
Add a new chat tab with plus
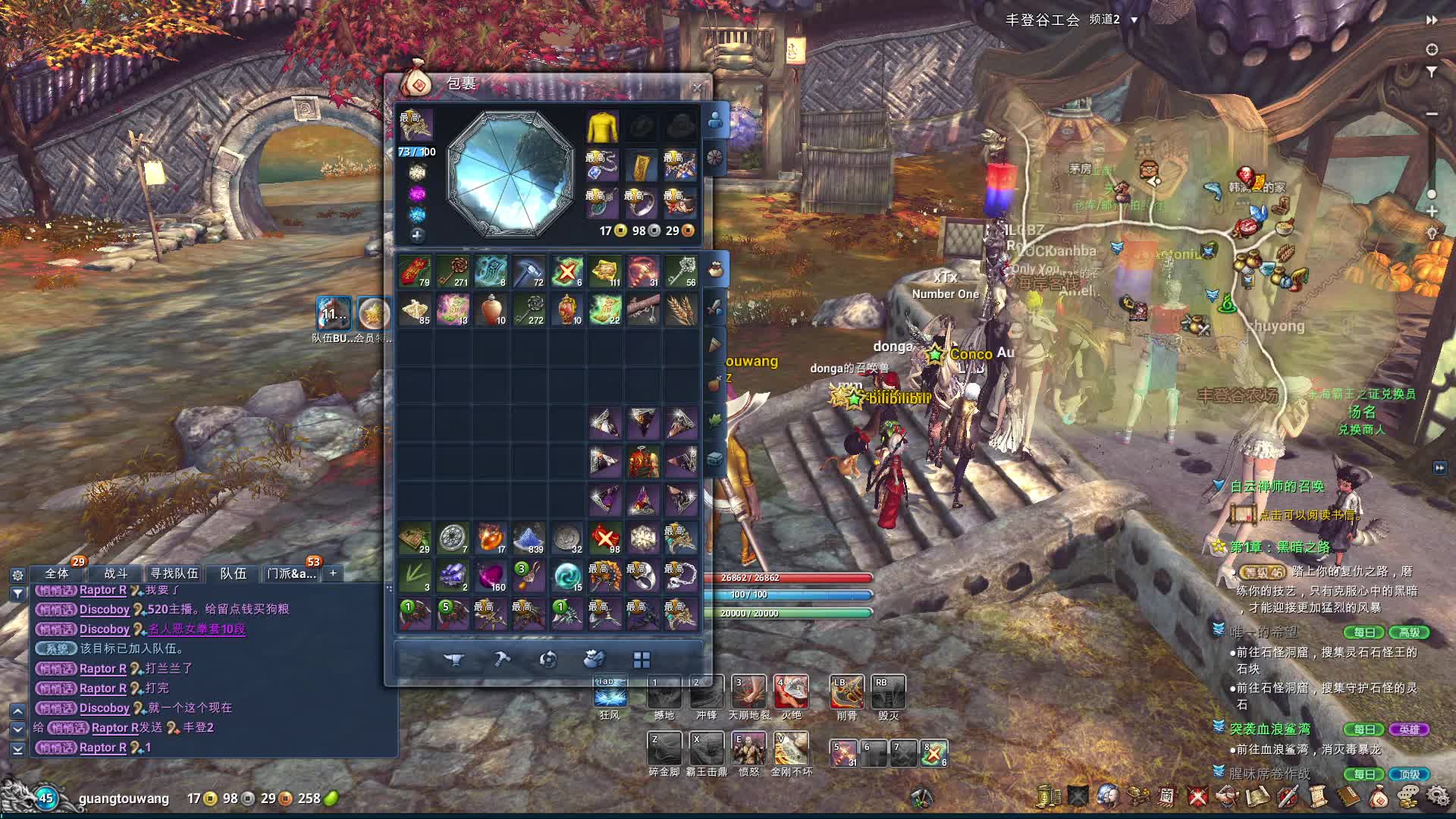click(333, 573)
